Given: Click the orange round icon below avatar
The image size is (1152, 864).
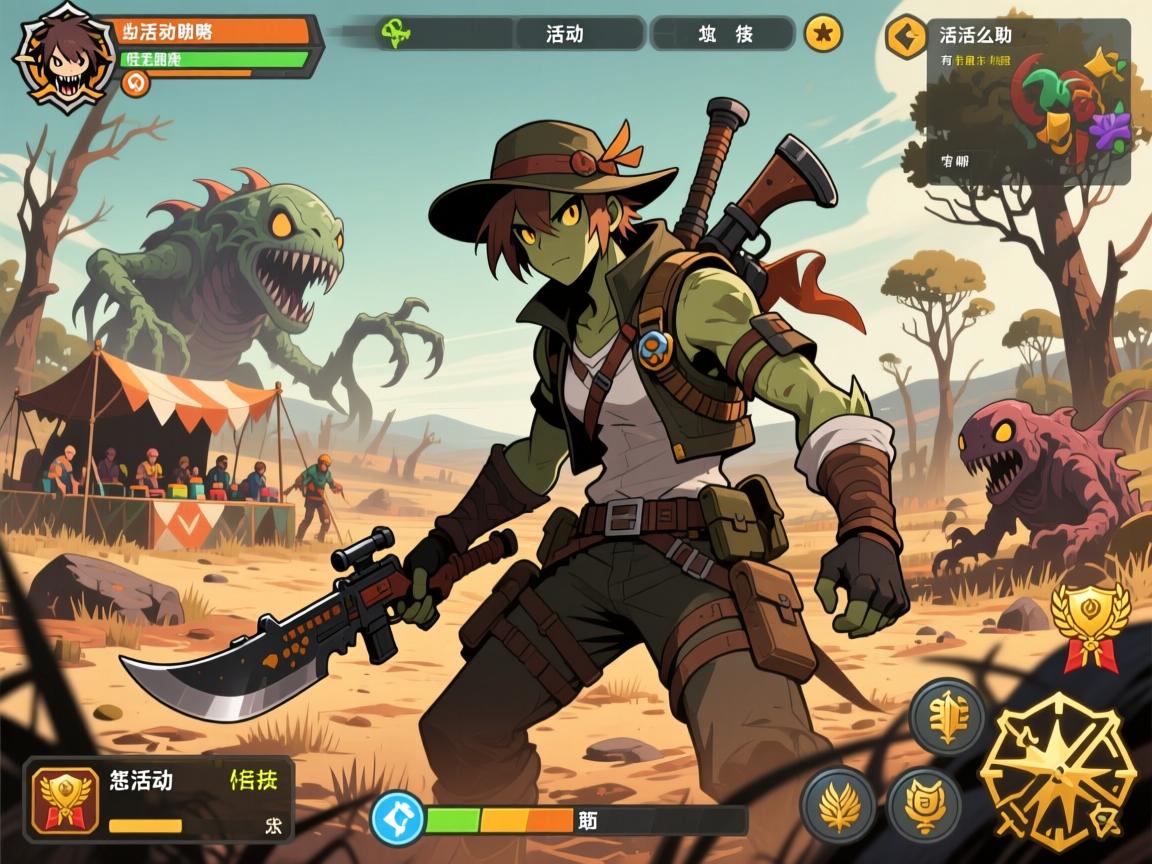Looking at the screenshot, I should (135, 83).
